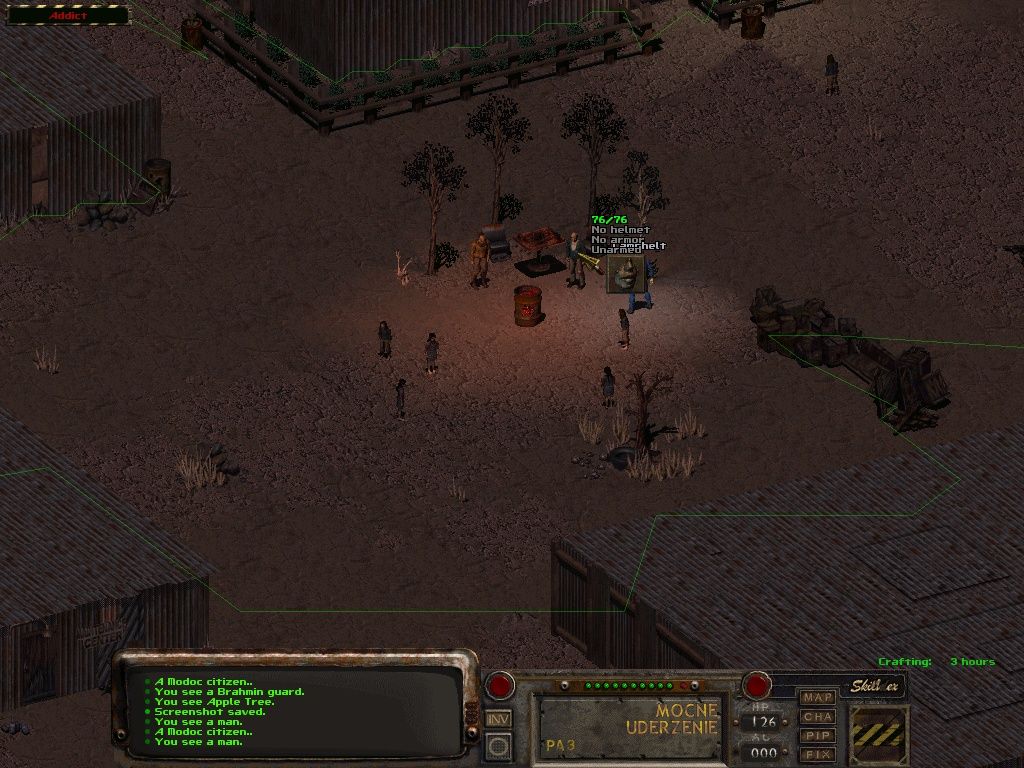
Task: Click the message log window
Action: point(298,711)
